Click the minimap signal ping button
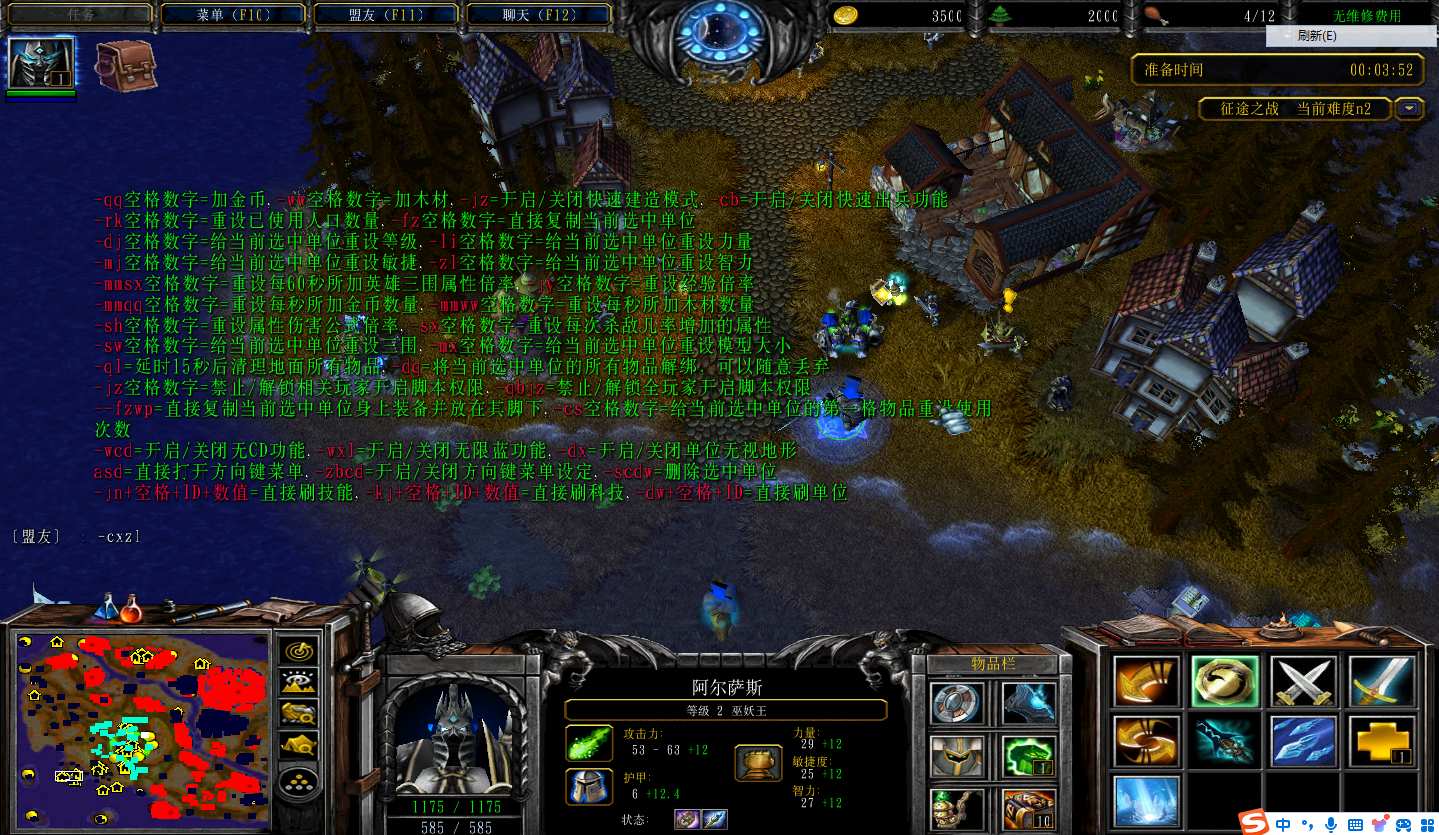The width and height of the screenshot is (1439, 835). click(x=298, y=651)
